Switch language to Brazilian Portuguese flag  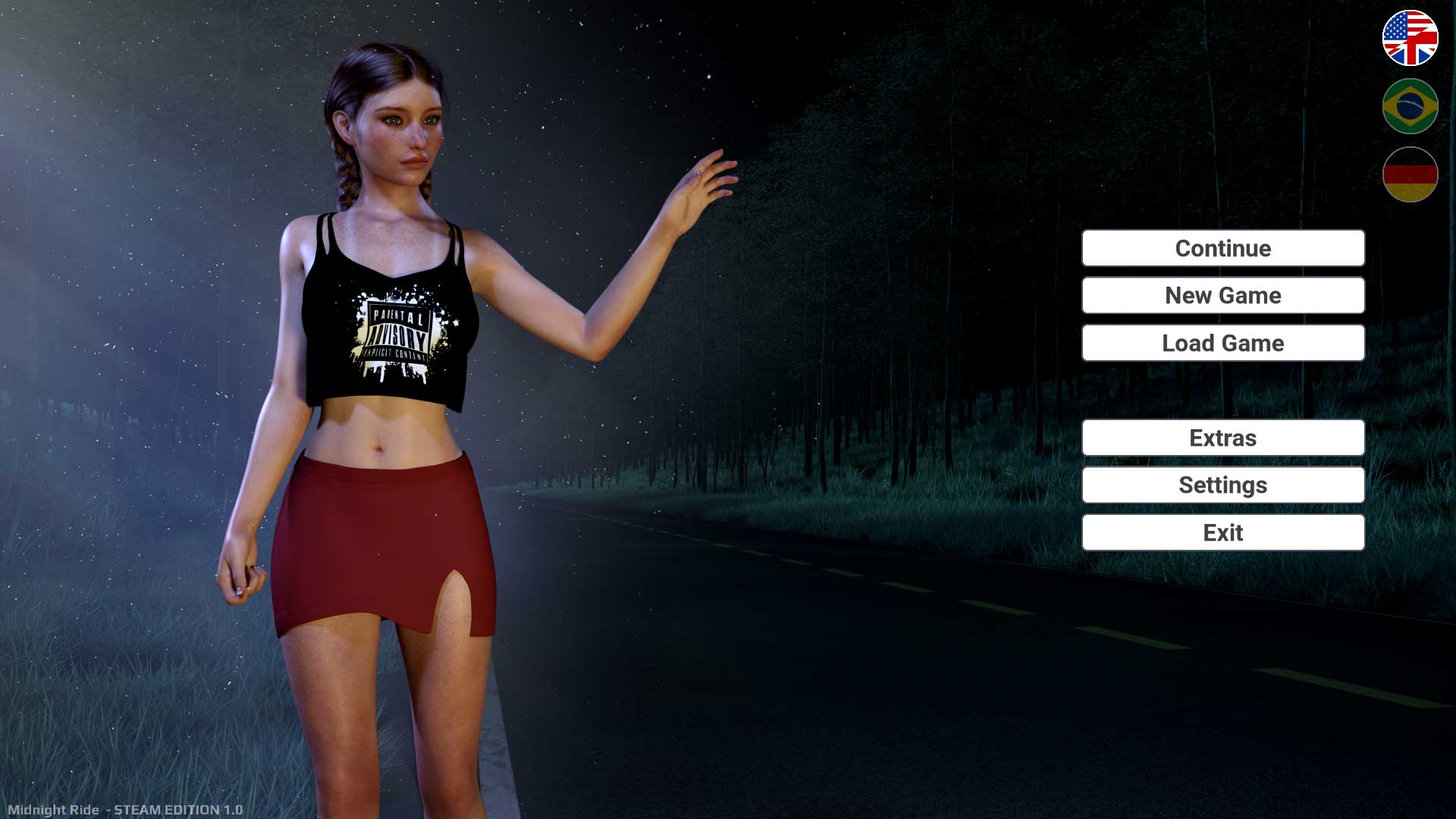[x=1410, y=106]
